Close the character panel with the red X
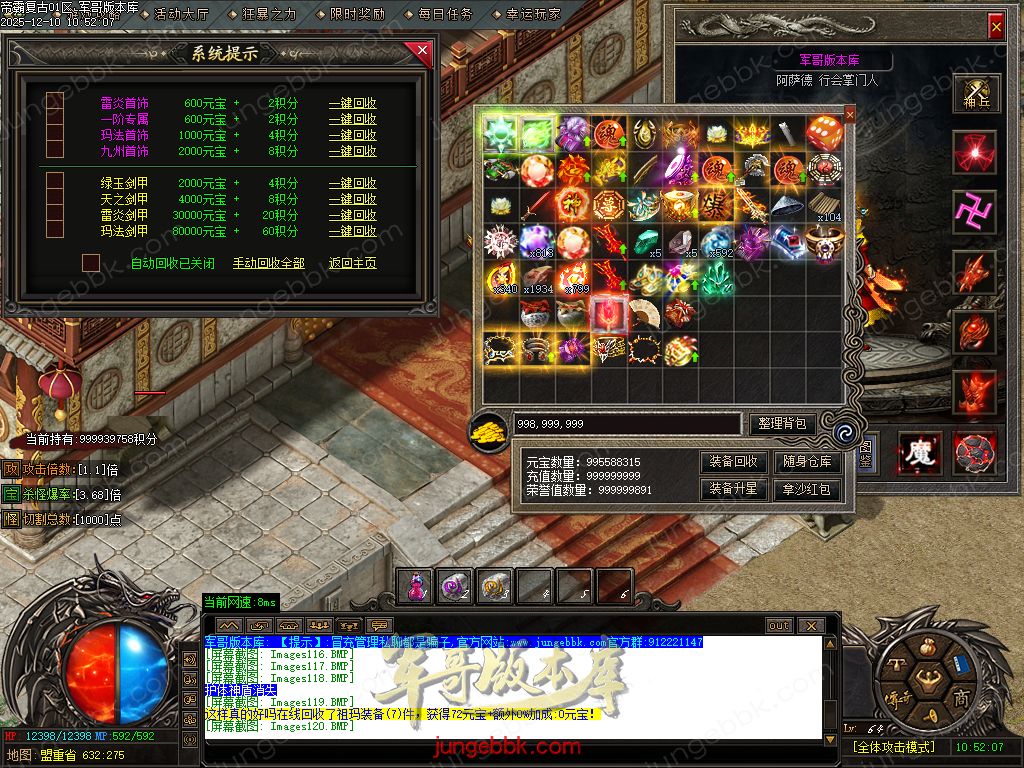This screenshot has height=768, width=1024. [x=995, y=26]
